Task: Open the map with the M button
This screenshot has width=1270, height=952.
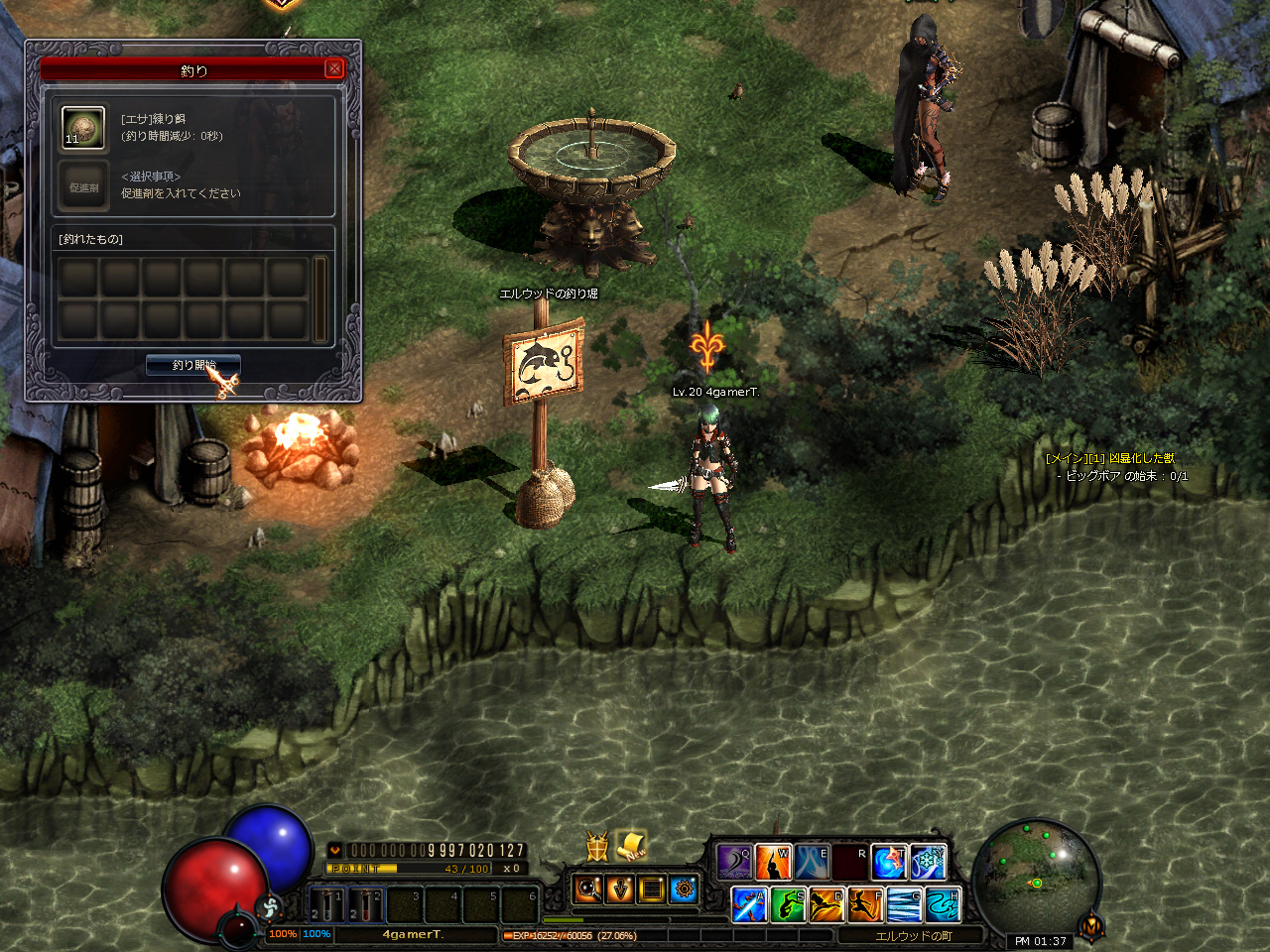Action: click(x=1091, y=926)
